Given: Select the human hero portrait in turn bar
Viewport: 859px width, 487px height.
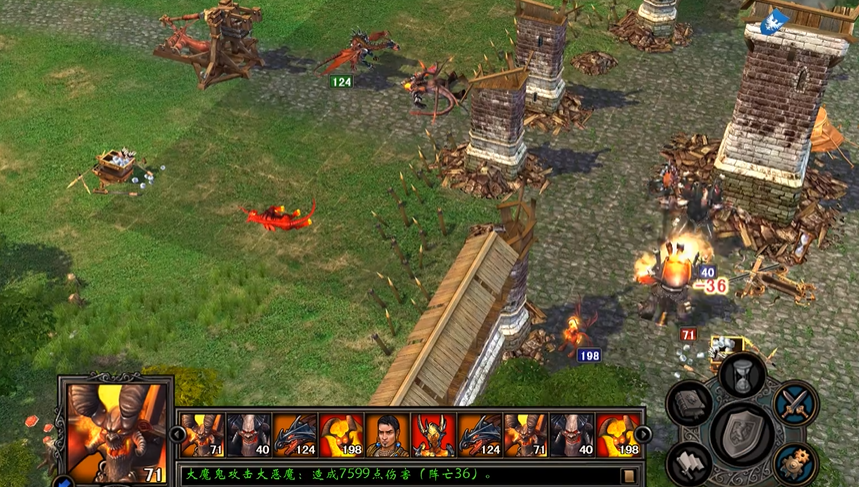Looking at the screenshot, I should pos(387,435).
